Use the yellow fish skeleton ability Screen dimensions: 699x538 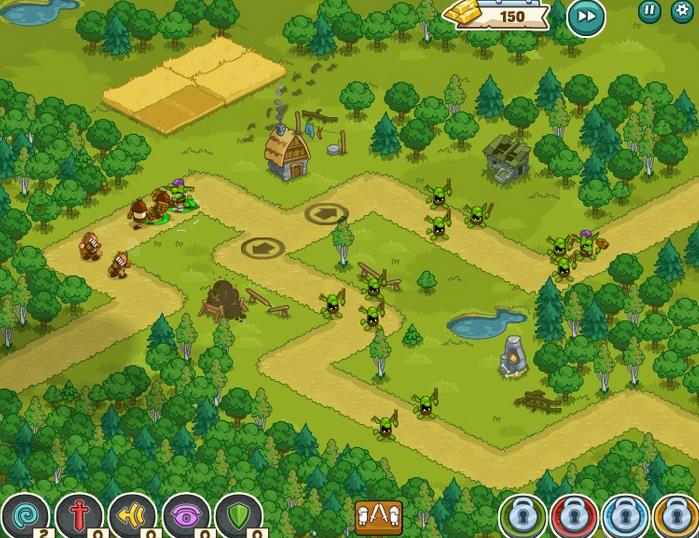pyautogui.click(x=132, y=516)
